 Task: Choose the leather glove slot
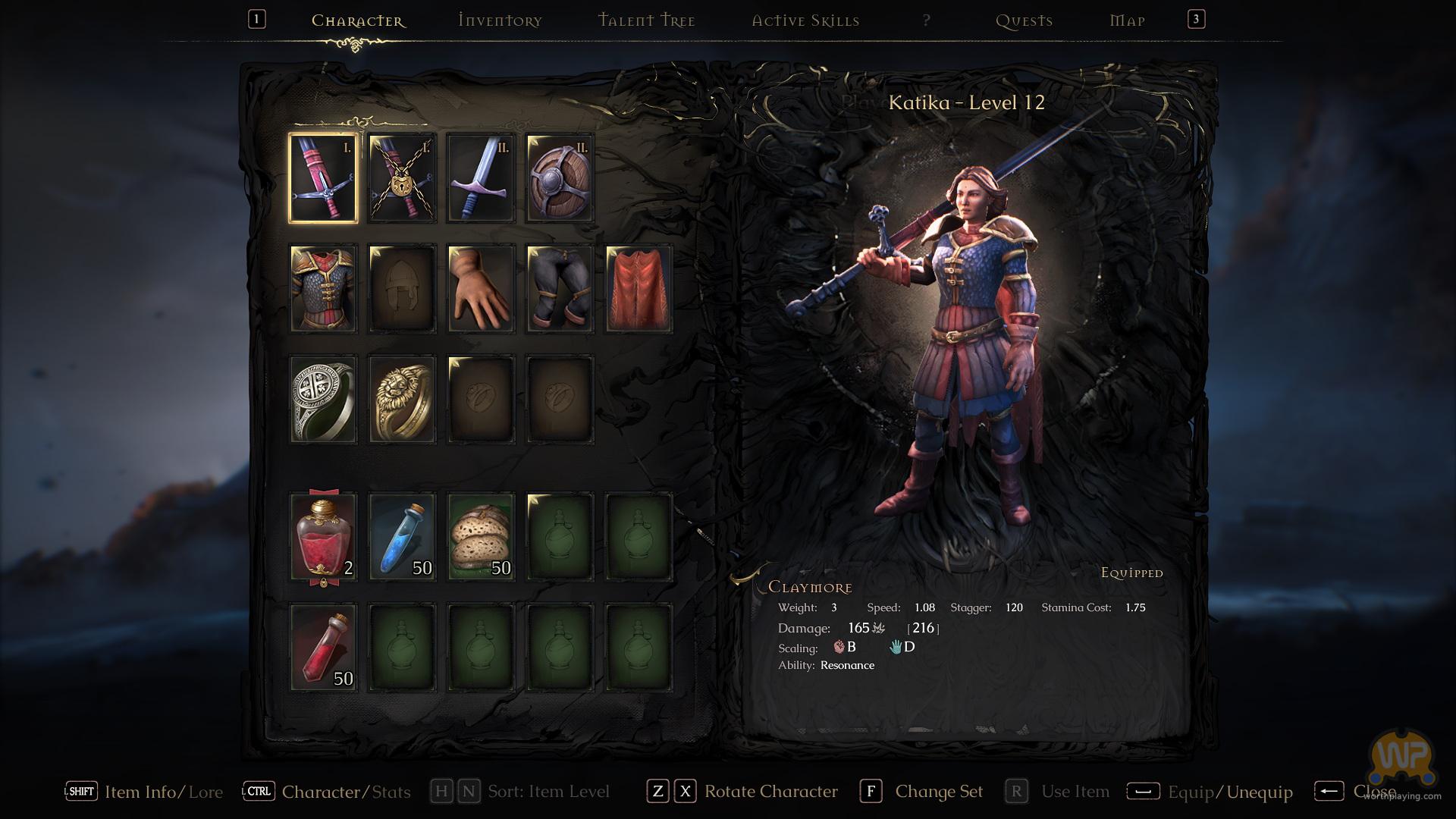click(481, 289)
